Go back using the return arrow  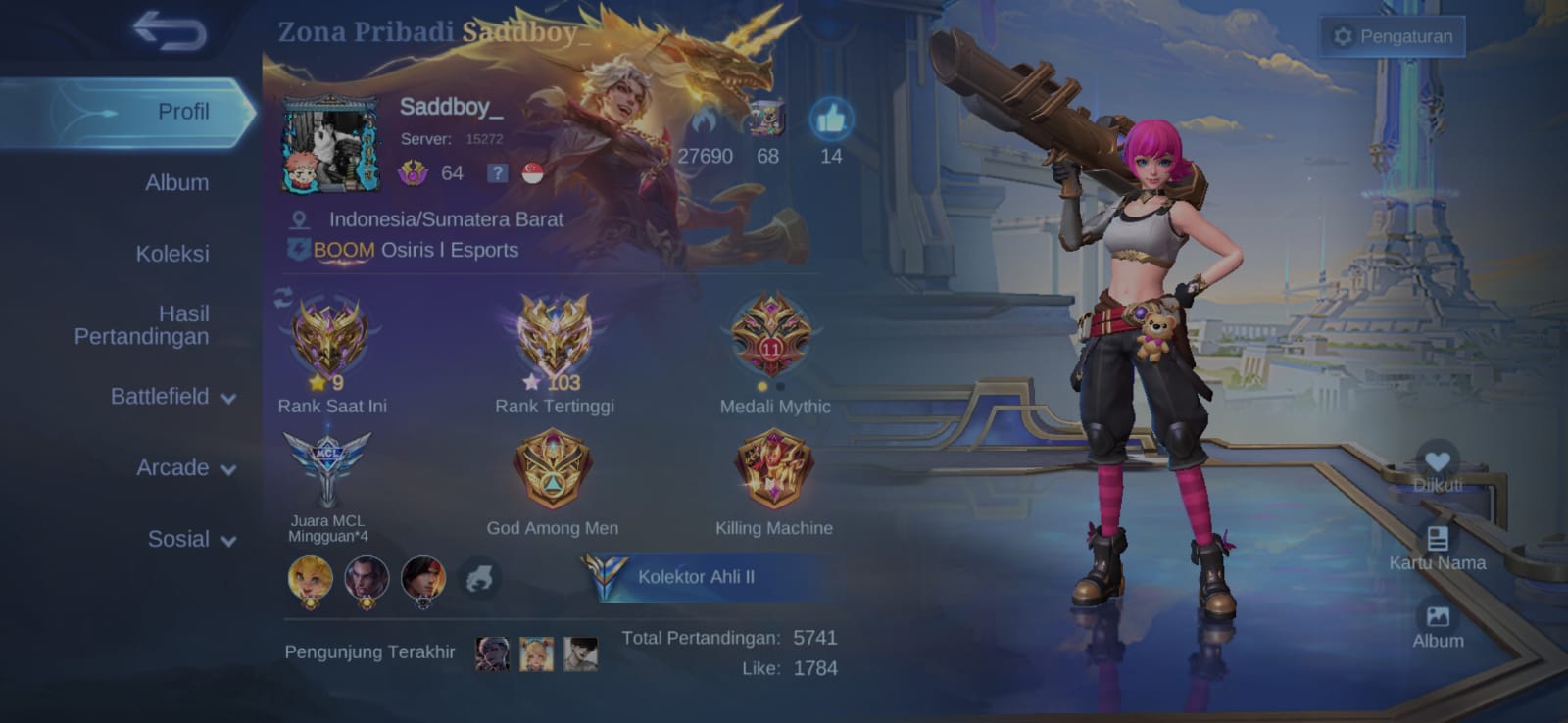click(x=170, y=30)
